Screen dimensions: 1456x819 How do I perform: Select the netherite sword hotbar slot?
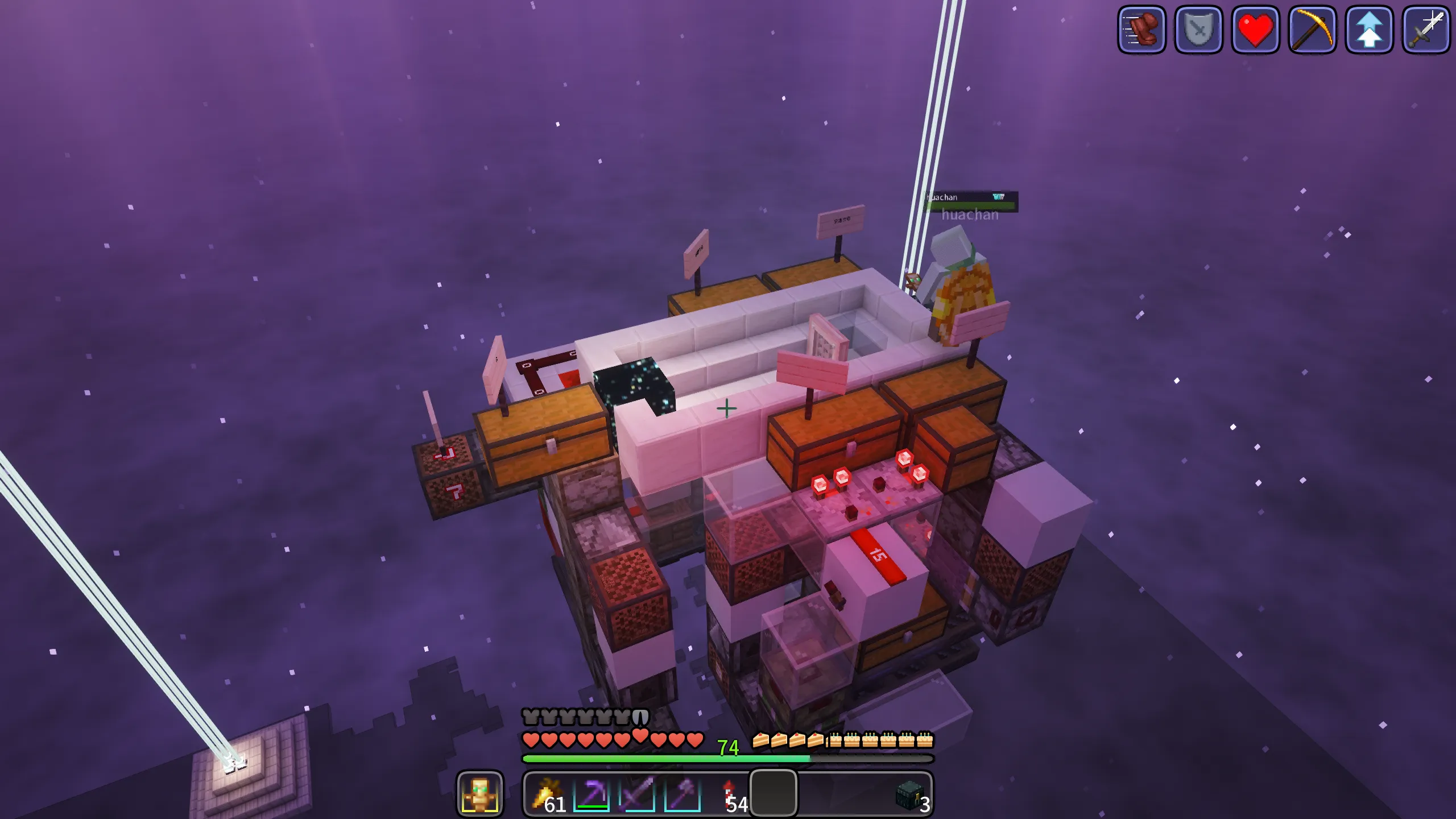point(637,794)
